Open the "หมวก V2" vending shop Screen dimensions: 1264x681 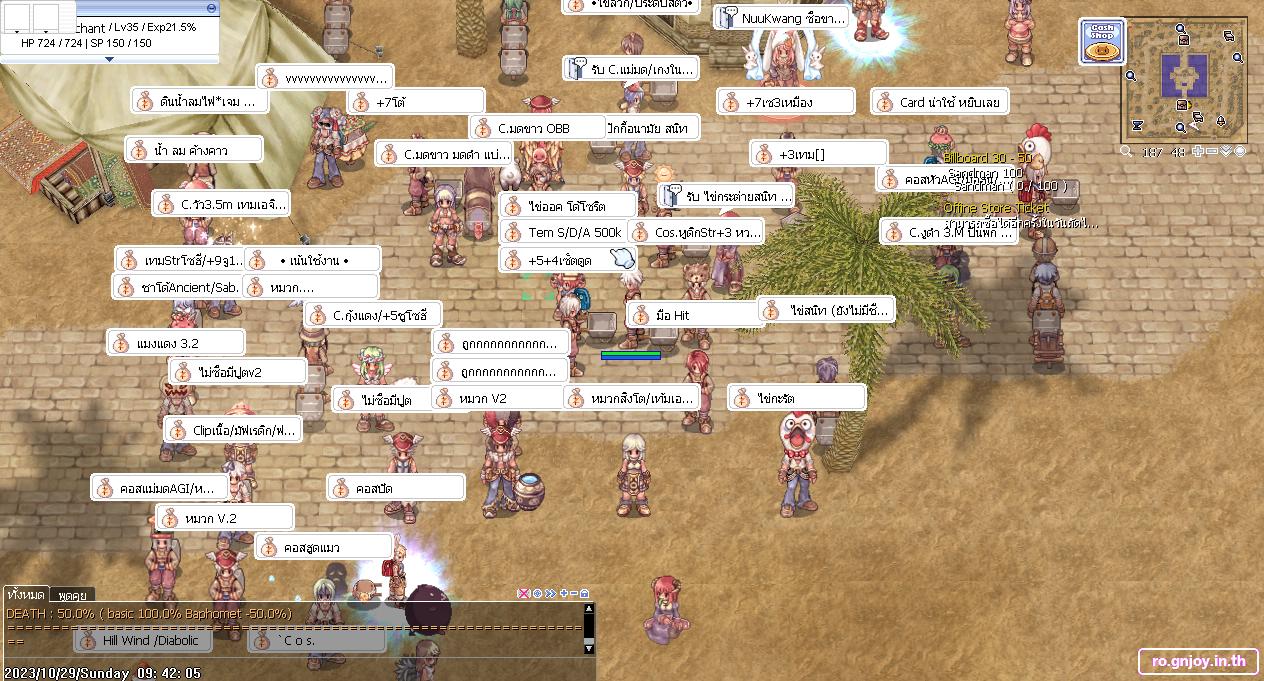499,398
